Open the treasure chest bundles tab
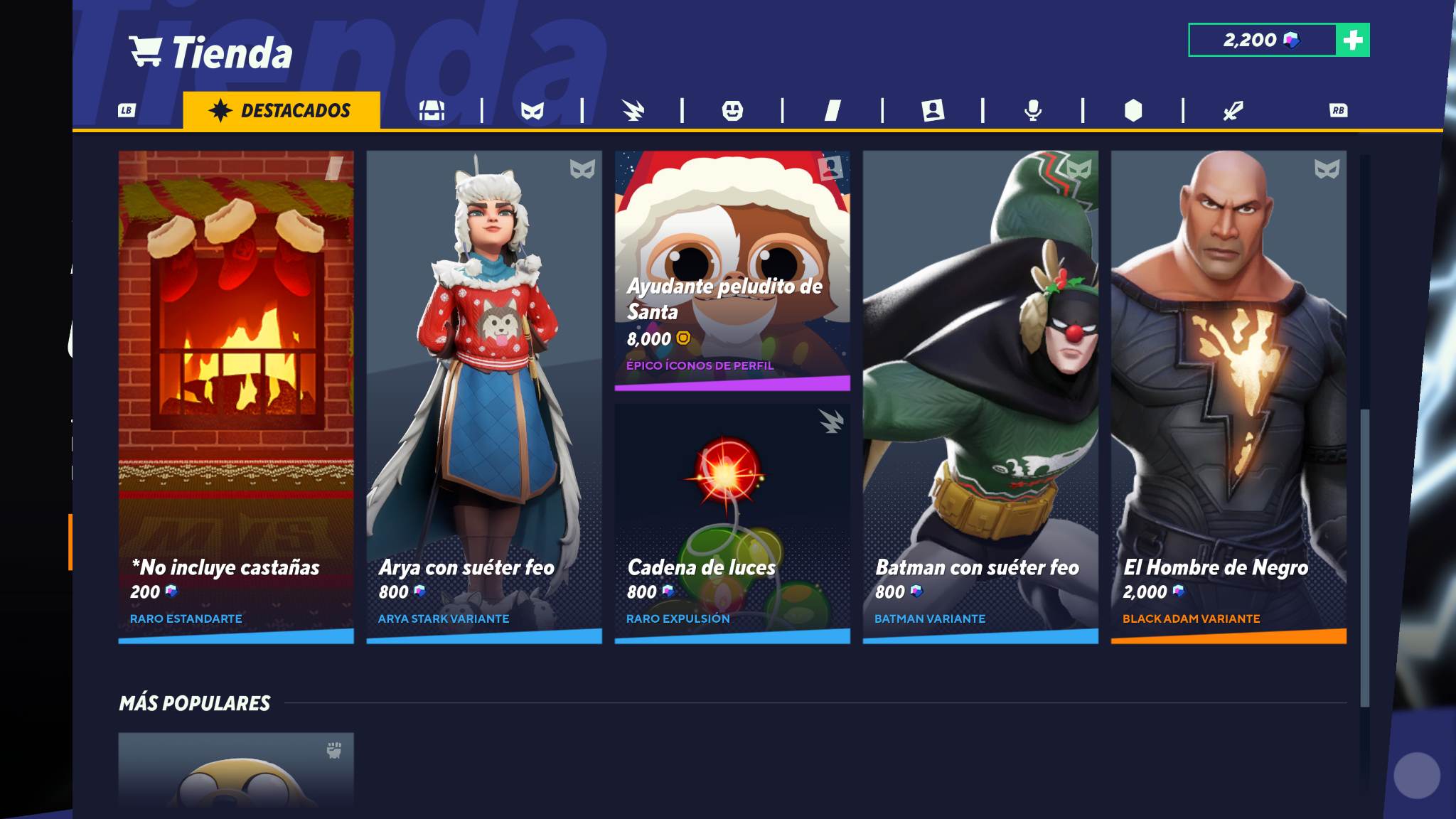1456x819 pixels. pos(432,110)
